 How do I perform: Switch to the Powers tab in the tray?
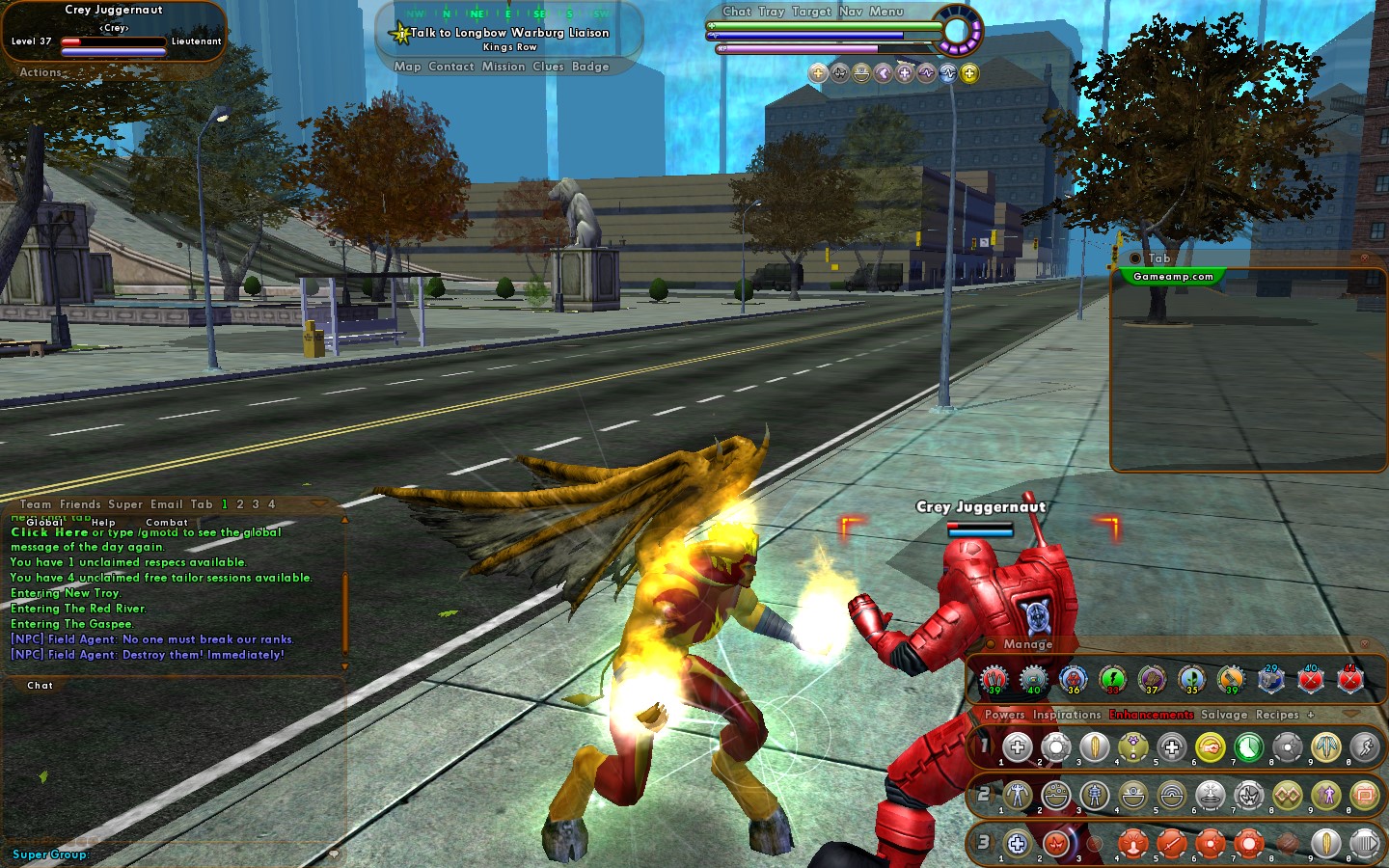(1004, 715)
